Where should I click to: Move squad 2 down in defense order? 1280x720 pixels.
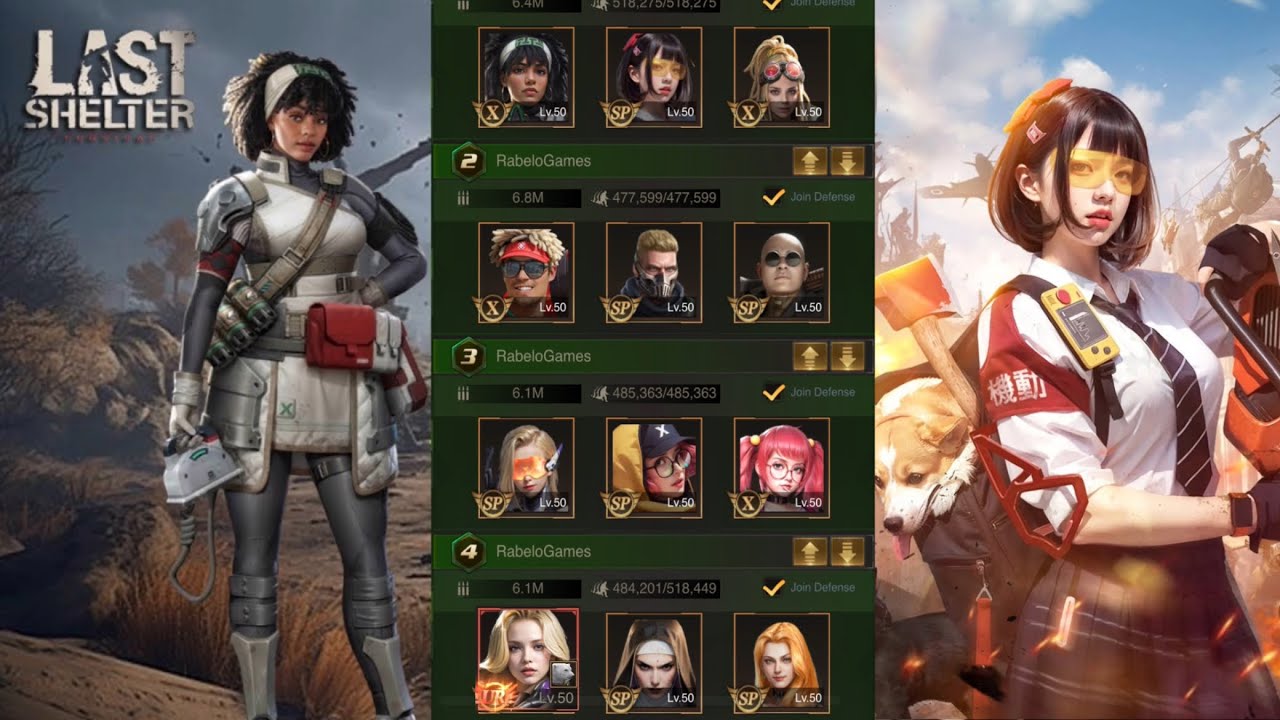tap(847, 160)
